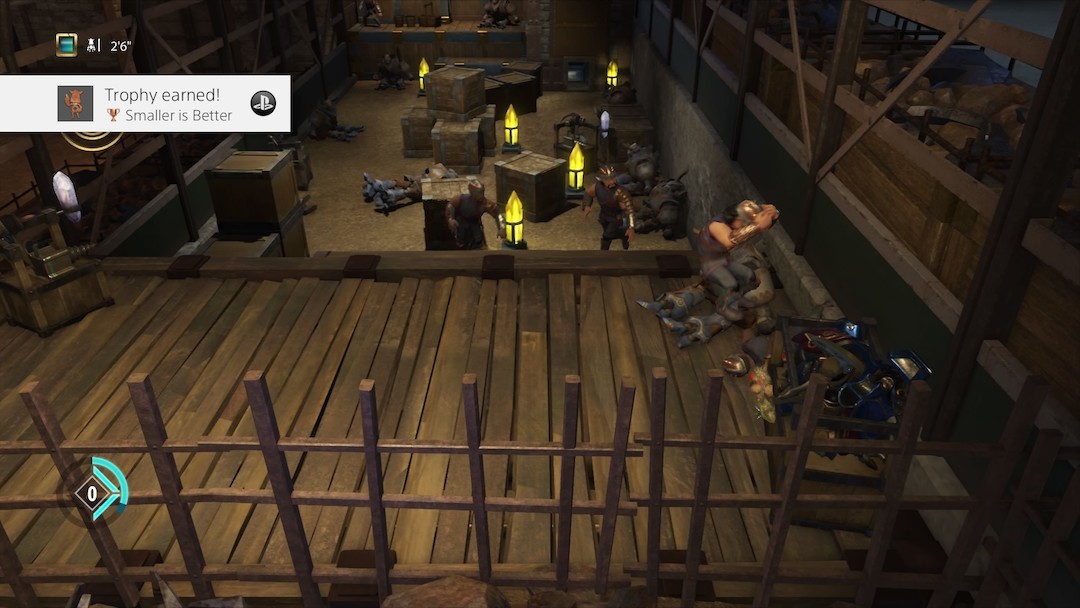
Task: Select the diamond ability gauge with cyan arc
Action: coord(96,491)
